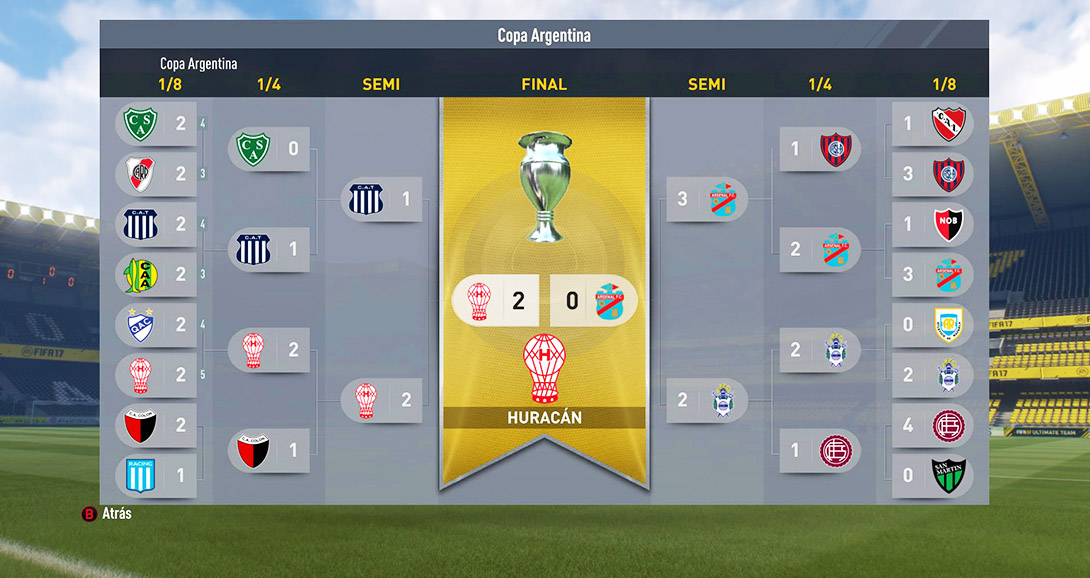Image resolution: width=1090 pixels, height=578 pixels.
Task: Click Arsenal's score tile in the final
Action: (x=594, y=301)
